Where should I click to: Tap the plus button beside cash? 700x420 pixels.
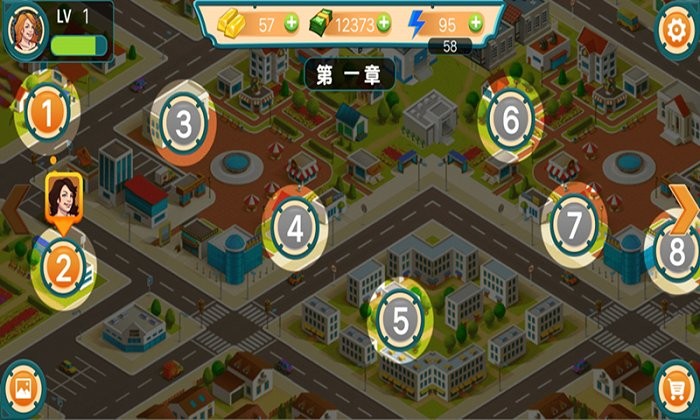tap(385, 23)
